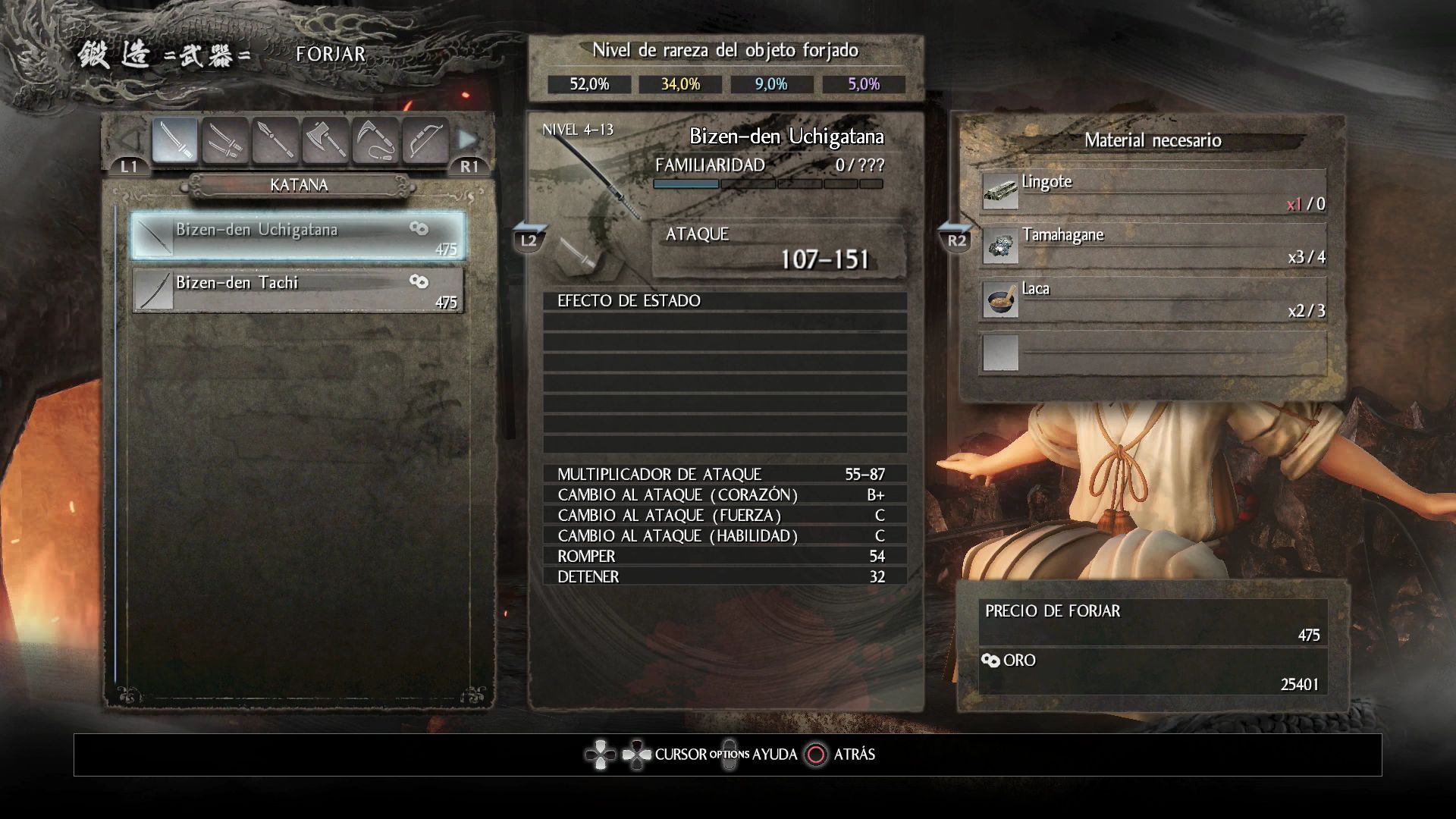This screenshot has height=819, width=1456.
Task: Select the Lingote material row
Action: click(1153, 190)
